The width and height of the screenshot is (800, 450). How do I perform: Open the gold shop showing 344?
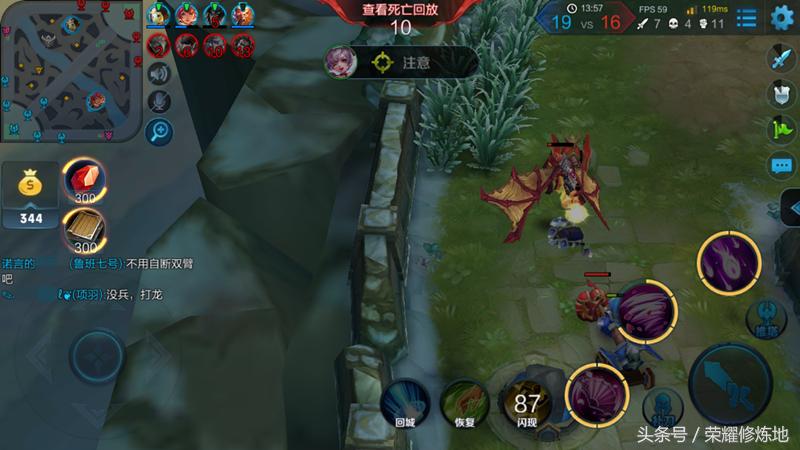pos(31,197)
